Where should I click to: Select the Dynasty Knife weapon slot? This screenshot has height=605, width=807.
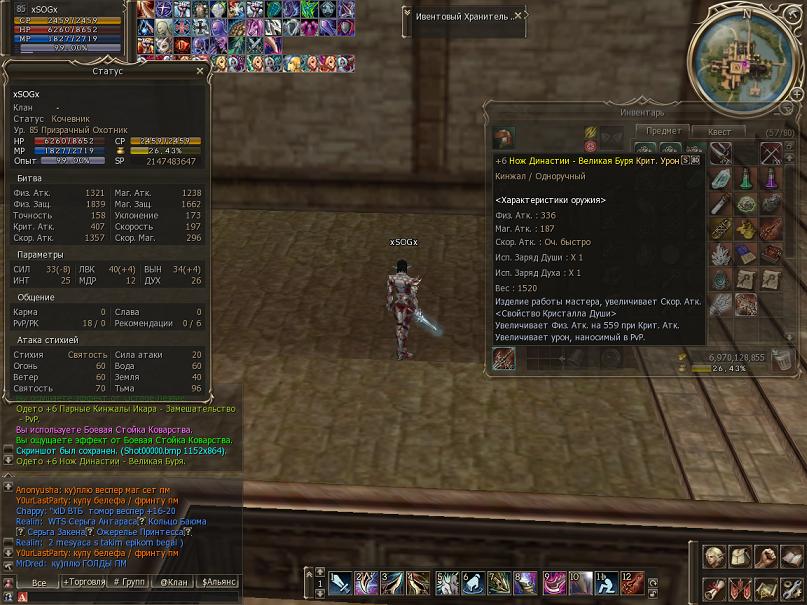[x=503, y=358]
